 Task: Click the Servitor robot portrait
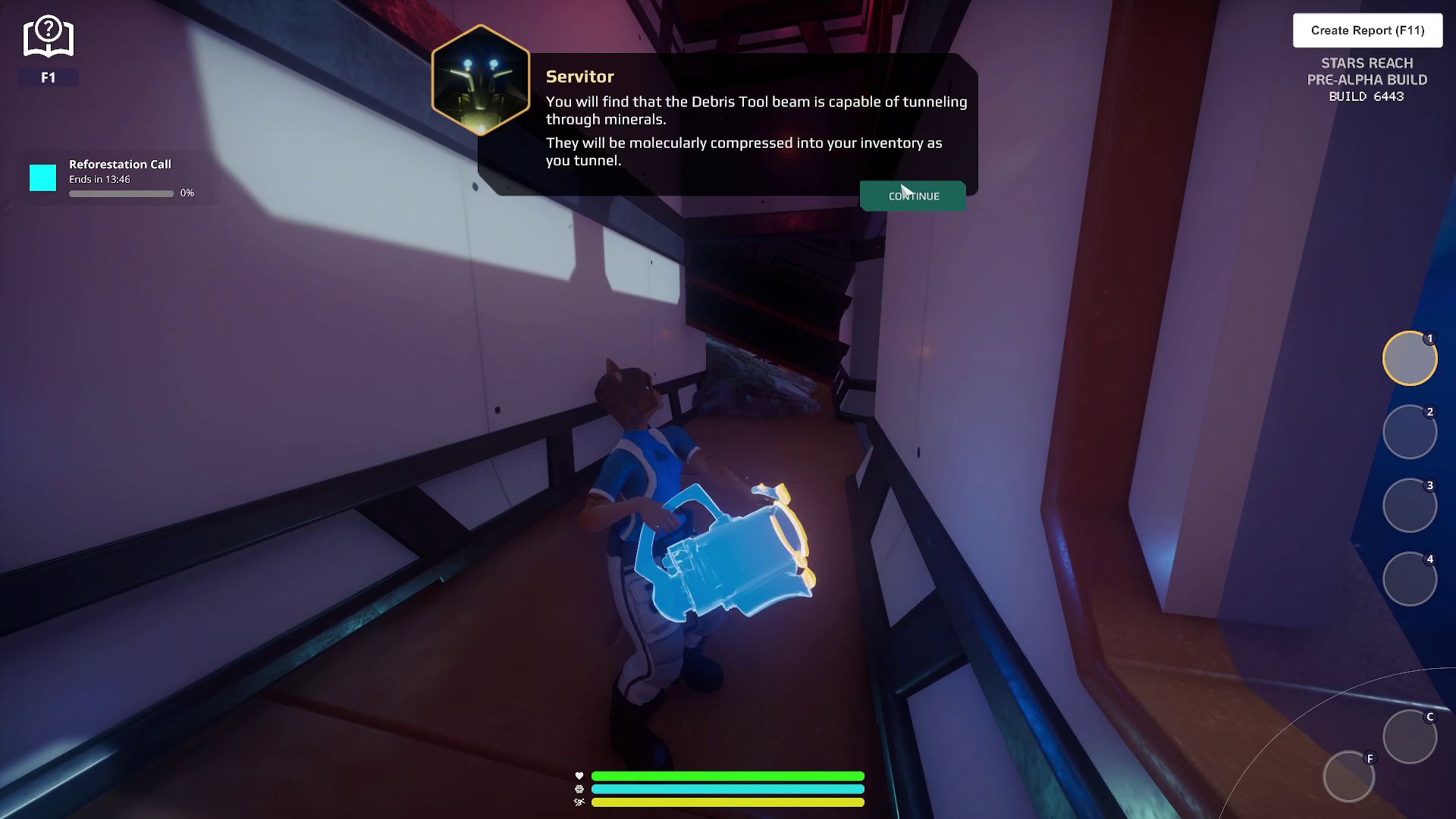pyautogui.click(x=481, y=80)
